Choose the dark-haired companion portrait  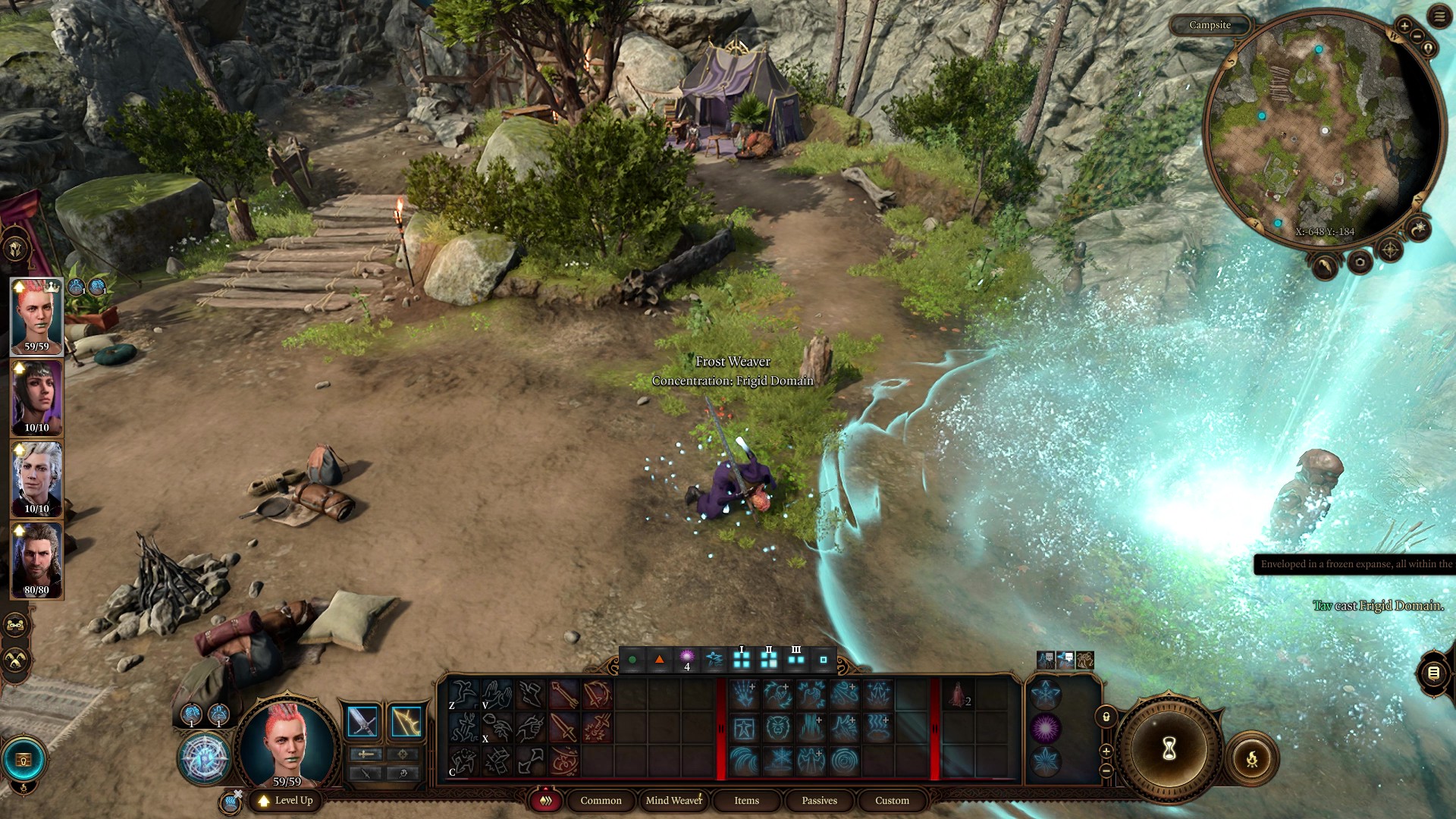coord(36,397)
